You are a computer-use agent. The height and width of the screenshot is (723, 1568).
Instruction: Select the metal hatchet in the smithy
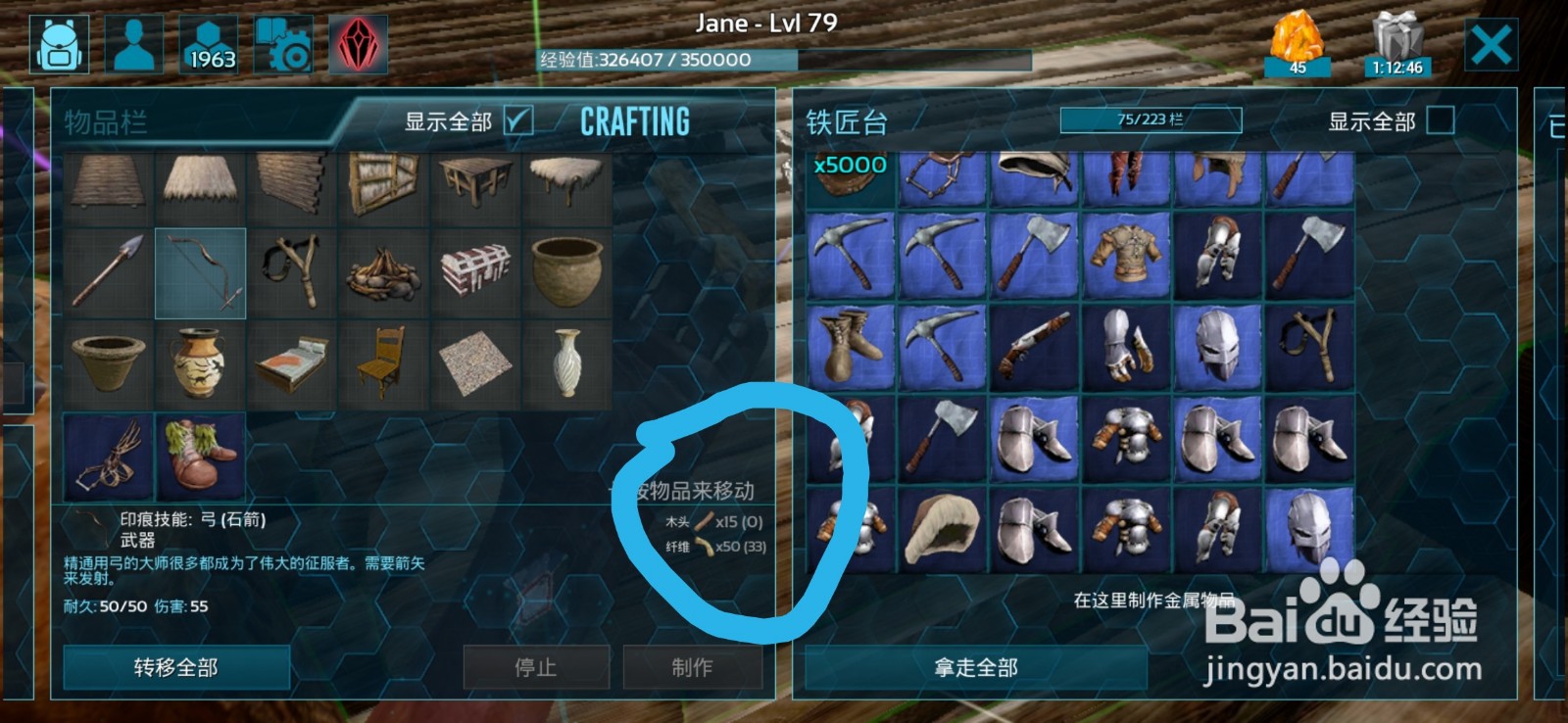1036,260
